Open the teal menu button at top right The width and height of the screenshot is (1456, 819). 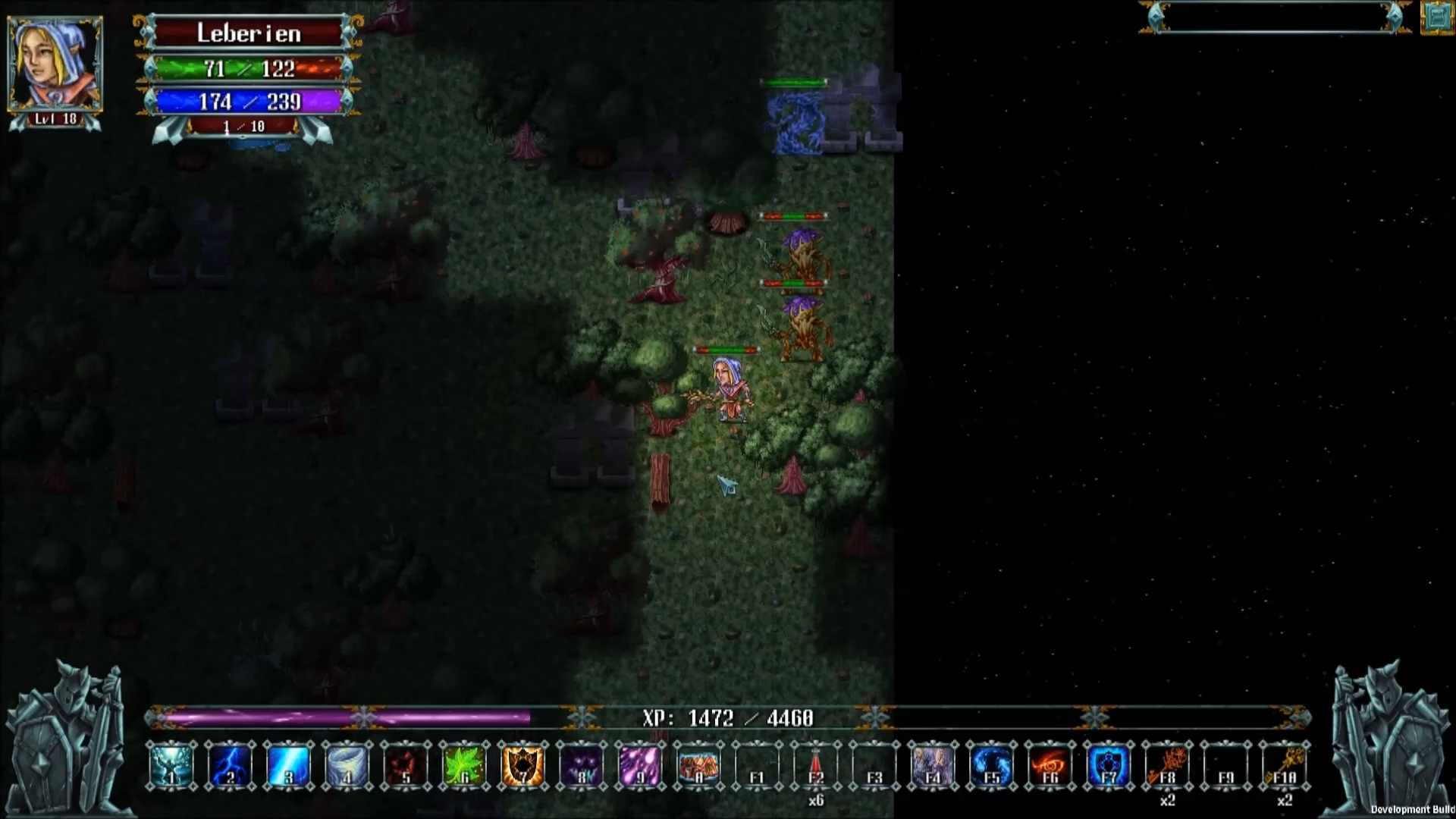tap(1437, 17)
